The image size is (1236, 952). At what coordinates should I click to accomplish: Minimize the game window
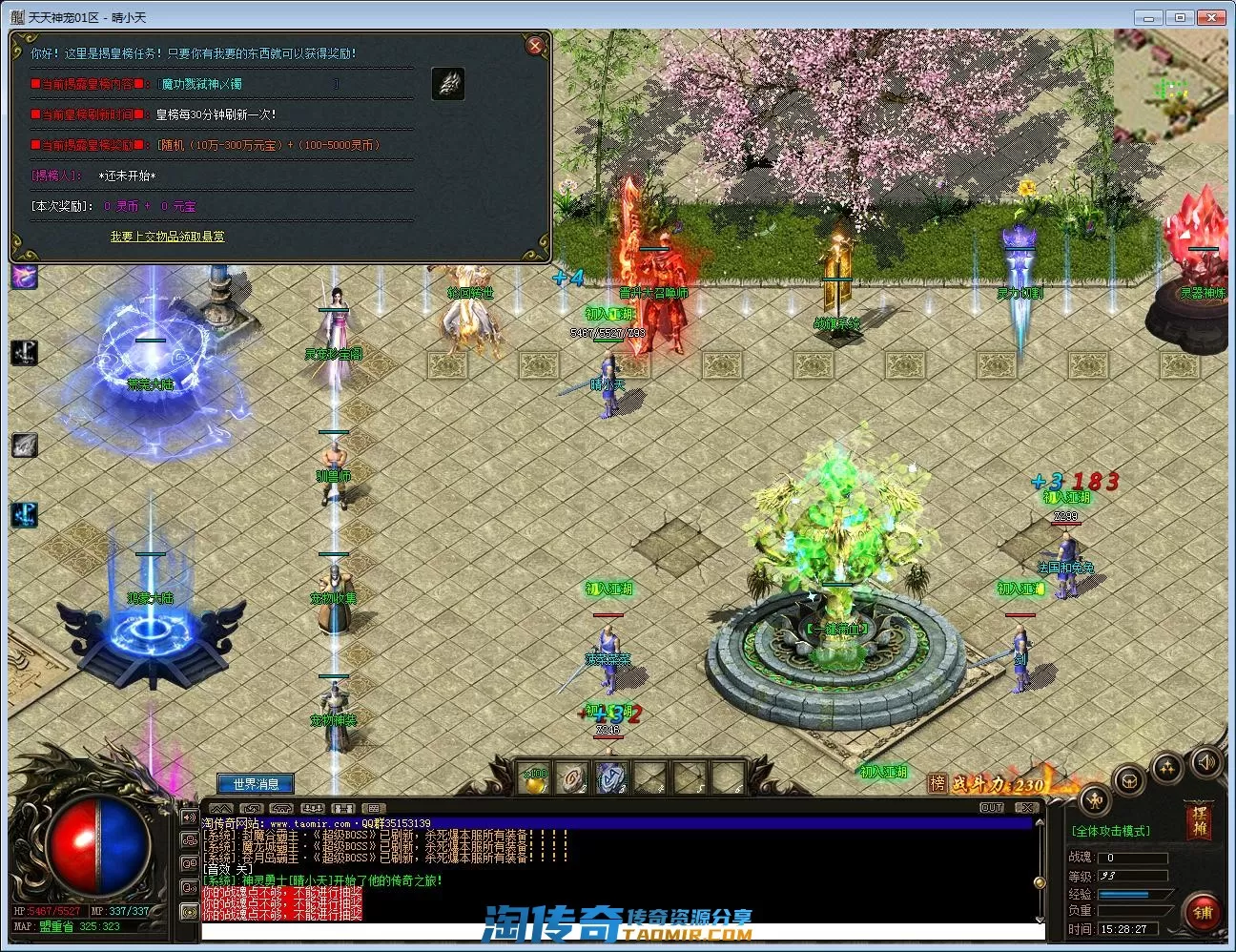click(x=1149, y=17)
